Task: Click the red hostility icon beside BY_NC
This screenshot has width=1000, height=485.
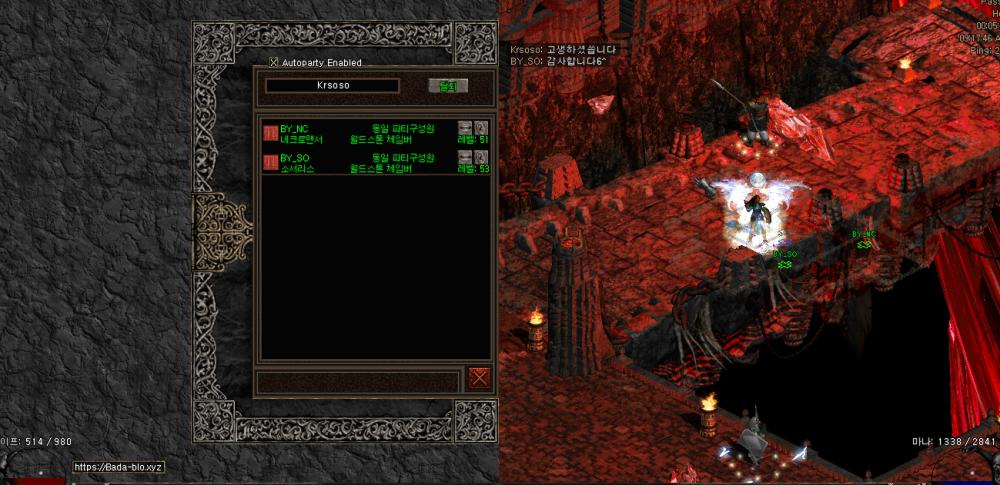Action: [270, 133]
